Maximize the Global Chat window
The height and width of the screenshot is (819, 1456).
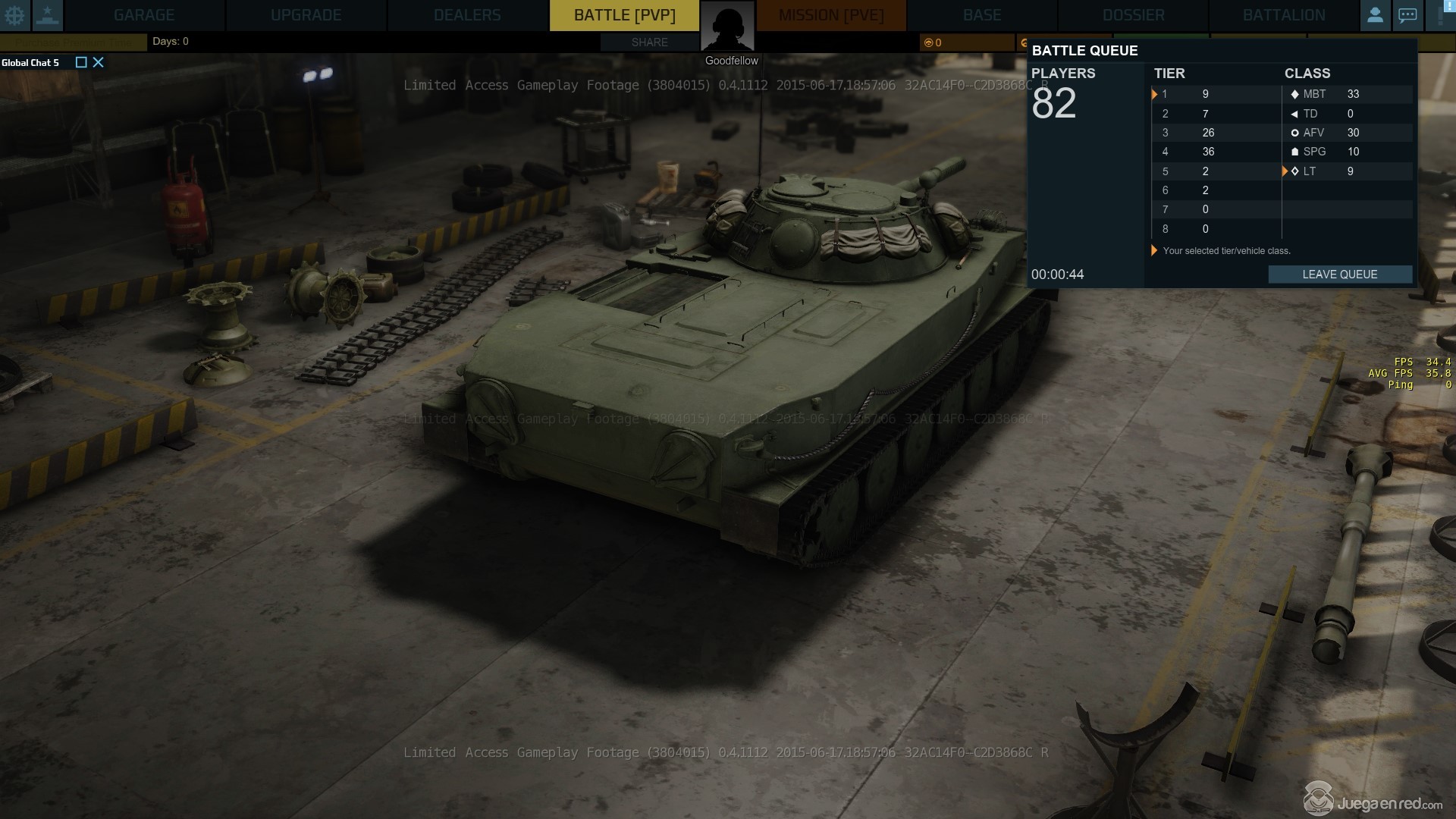point(81,62)
